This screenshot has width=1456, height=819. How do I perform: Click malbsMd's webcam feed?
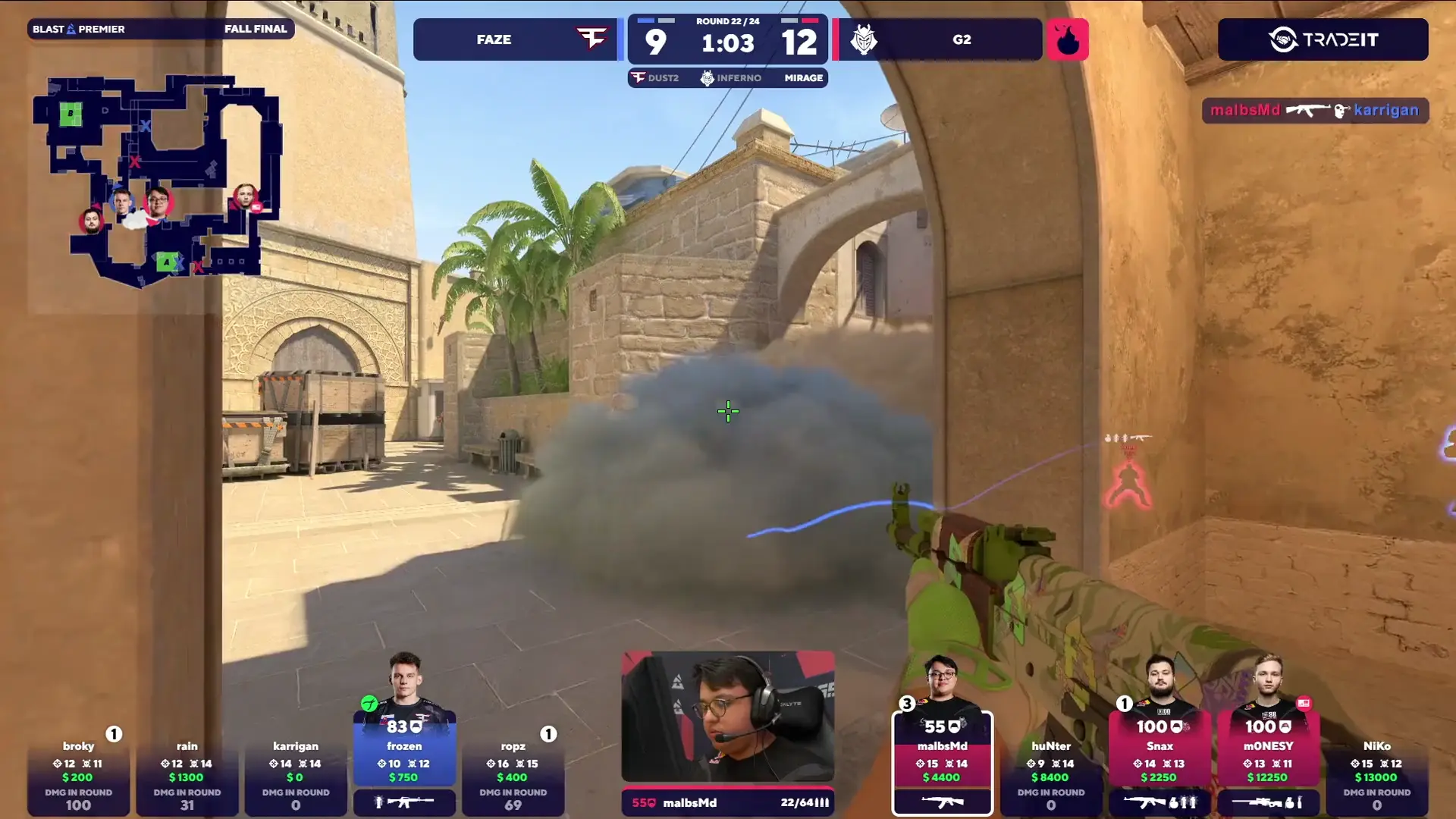728,713
